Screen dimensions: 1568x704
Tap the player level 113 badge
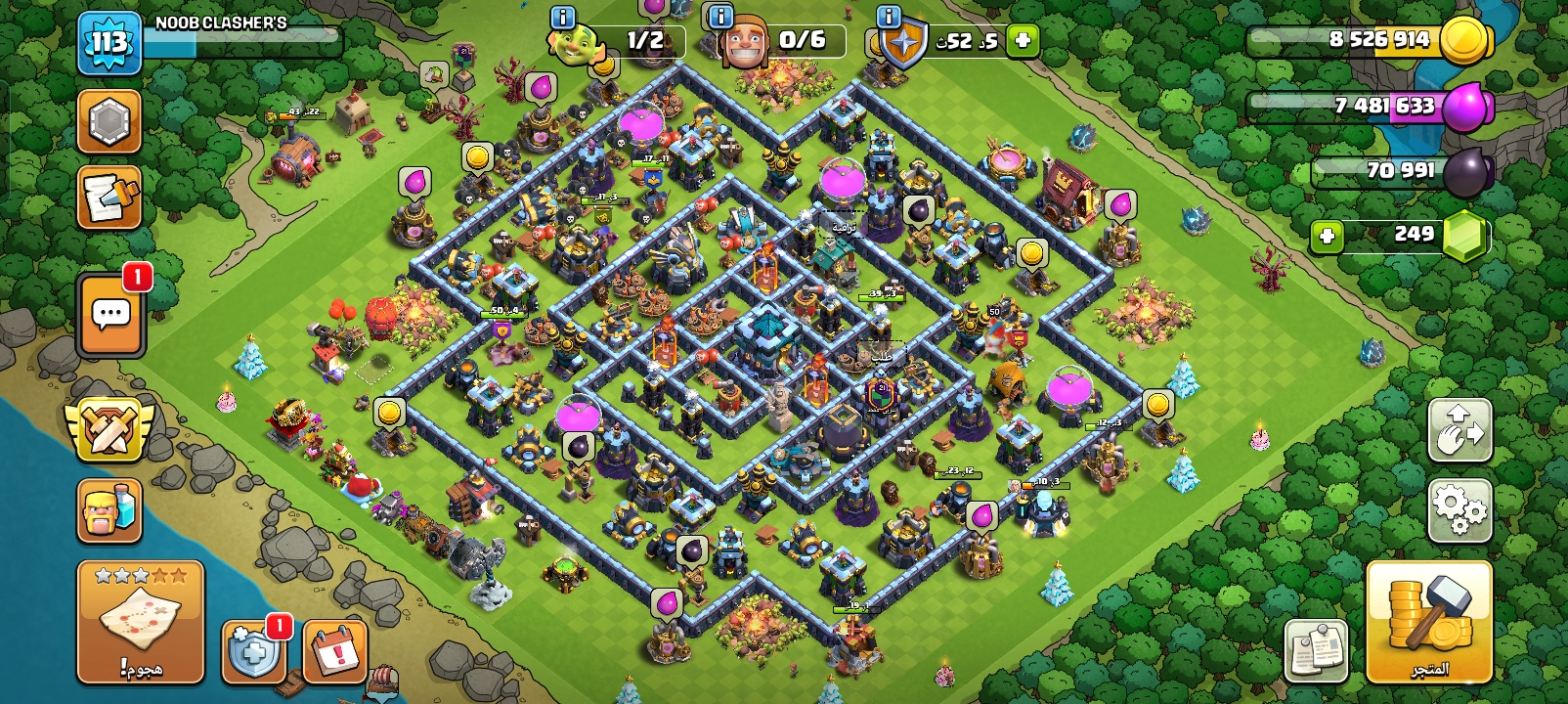coord(109,43)
